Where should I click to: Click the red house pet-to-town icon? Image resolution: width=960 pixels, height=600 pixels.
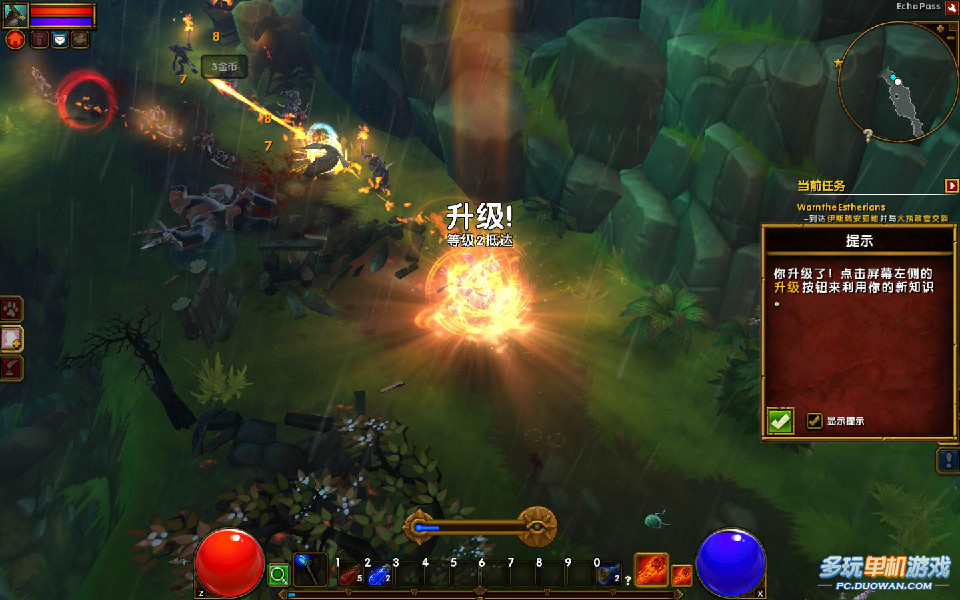pyautogui.click(x=16, y=39)
